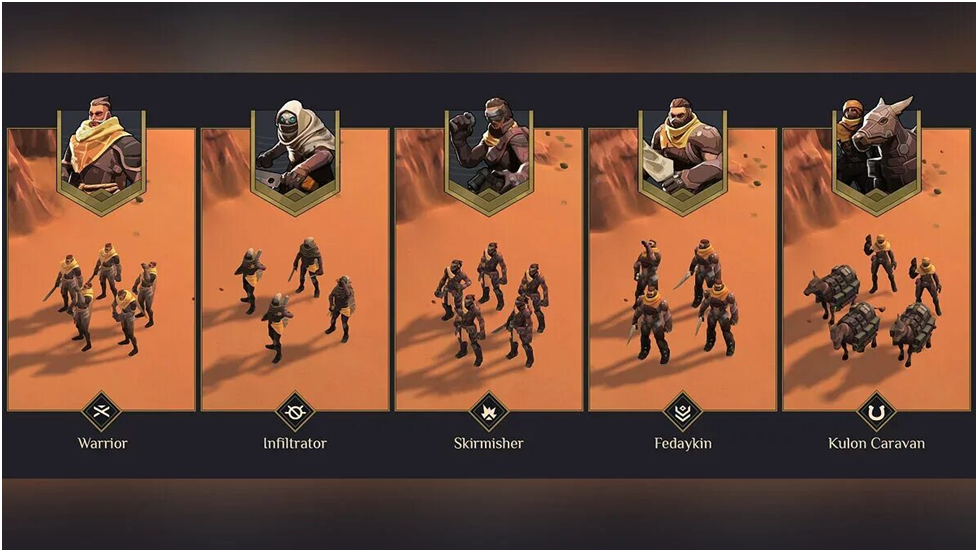Open the bearded Warrior portrait
The width and height of the screenshot is (978, 552).
(x=101, y=150)
